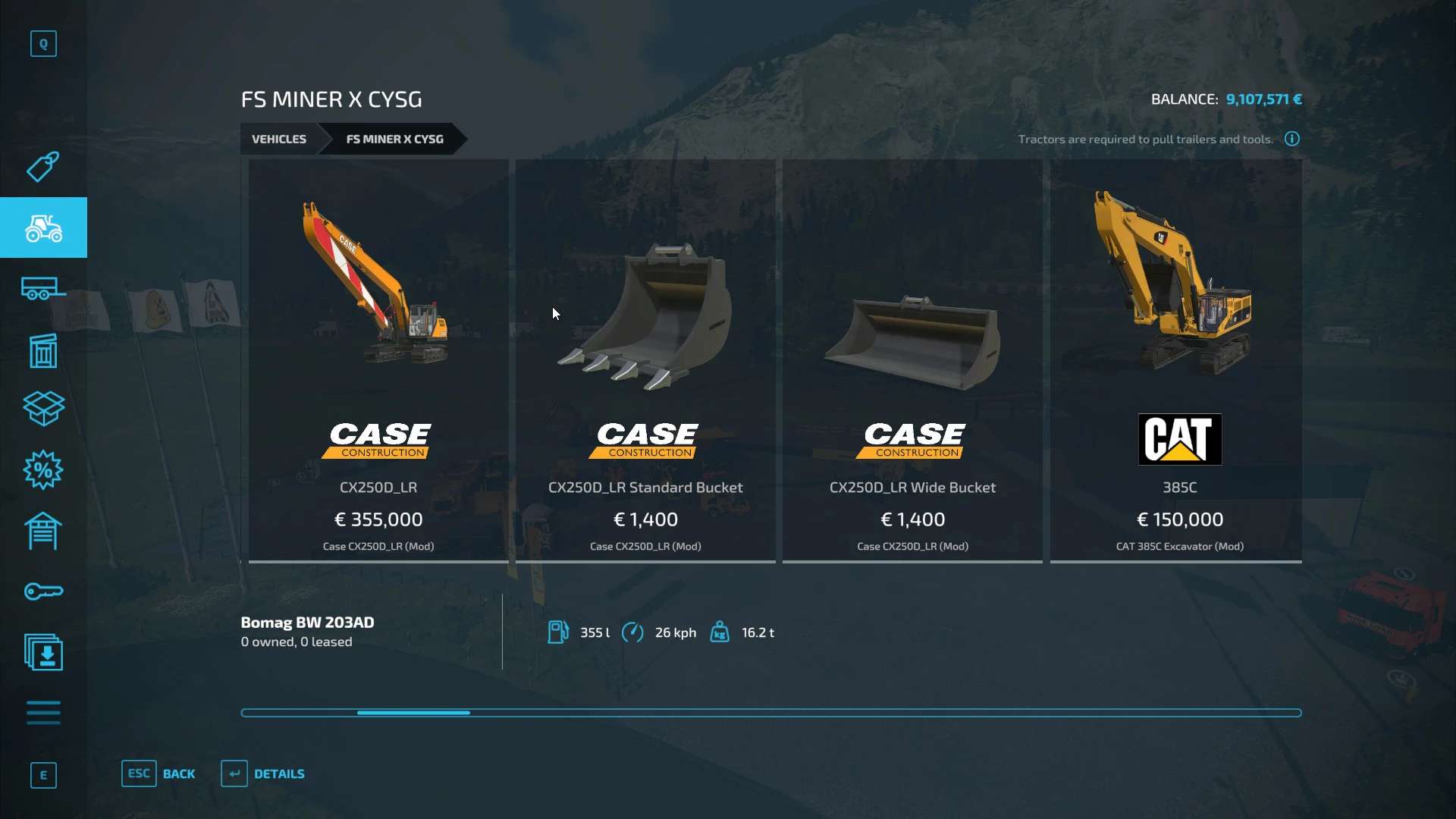The height and width of the screenshot is (819, 1456).
Task: Open DETAILS for the selected item
Action: tap(262, 773)
